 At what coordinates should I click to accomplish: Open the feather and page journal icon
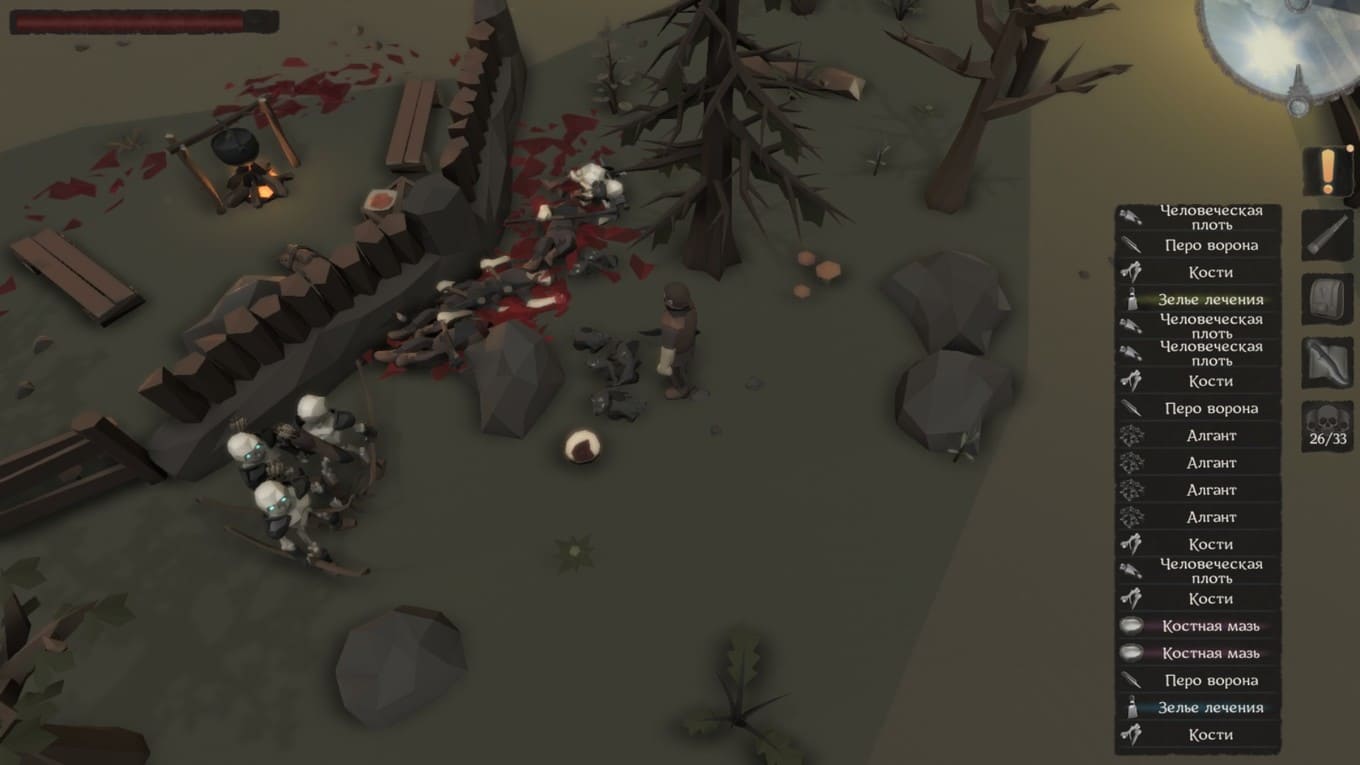pos(1327,363)
